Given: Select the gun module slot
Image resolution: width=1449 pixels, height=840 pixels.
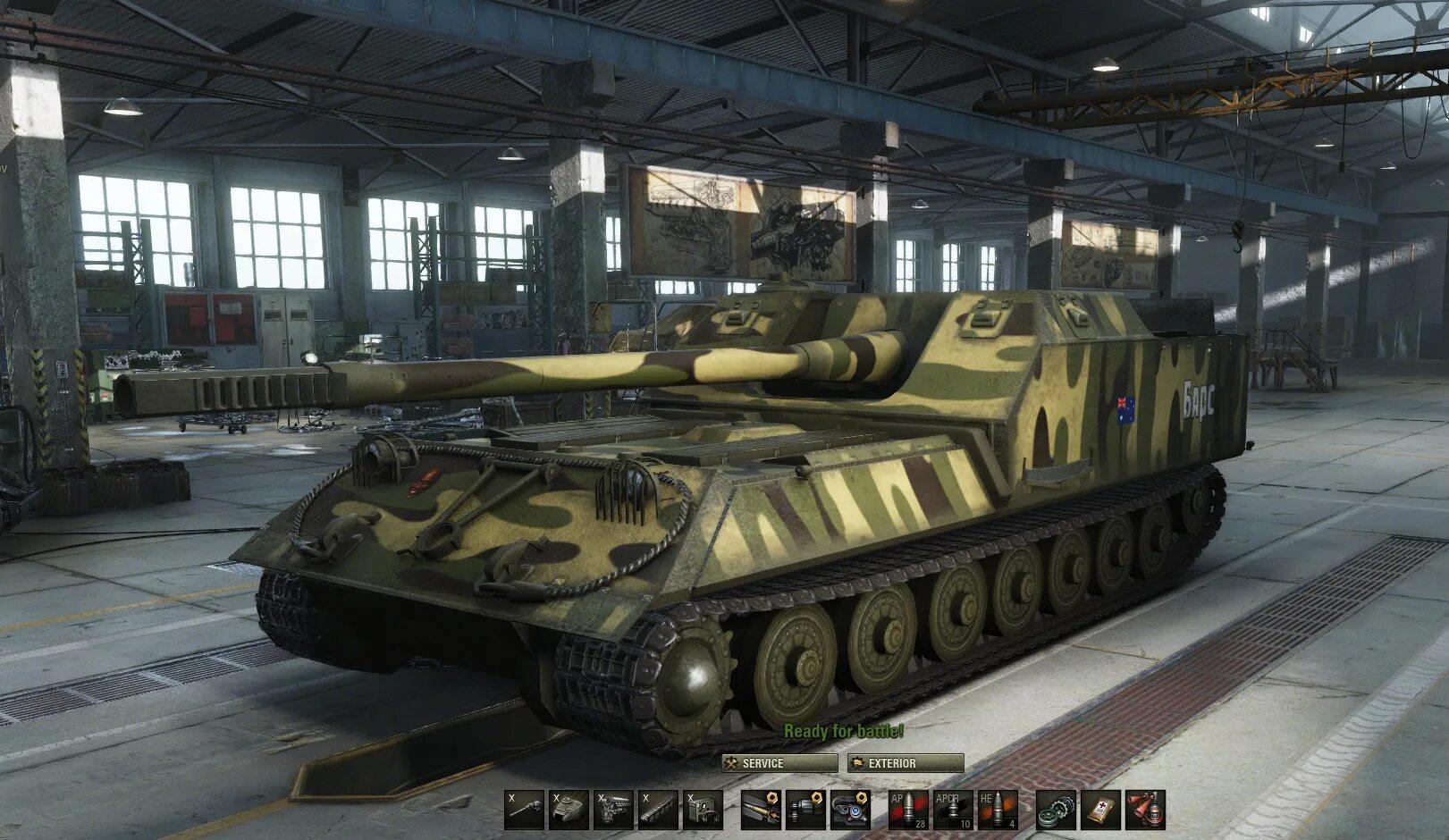Looking at the screenshot, I should click(524, 810).
